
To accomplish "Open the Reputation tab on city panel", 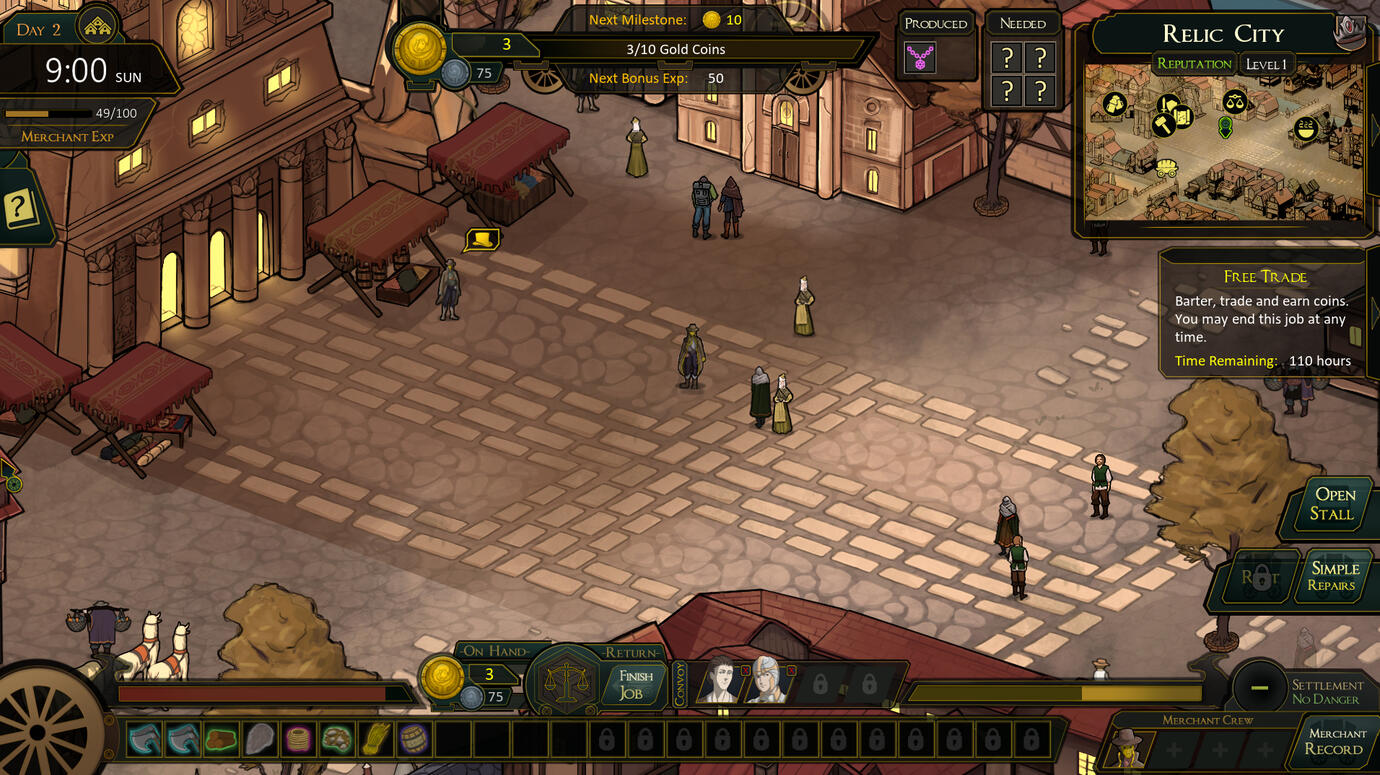I will click(x=1194, y=64).
